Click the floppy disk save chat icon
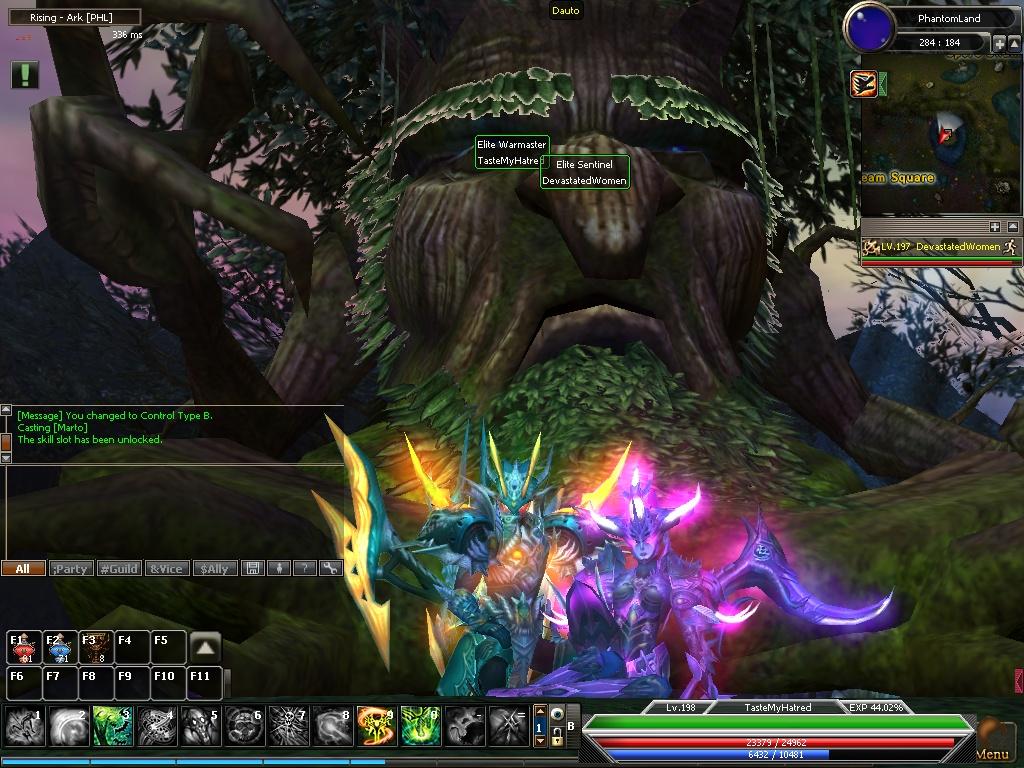Screen dimensions: 1024x768 [x=253, y=568]
